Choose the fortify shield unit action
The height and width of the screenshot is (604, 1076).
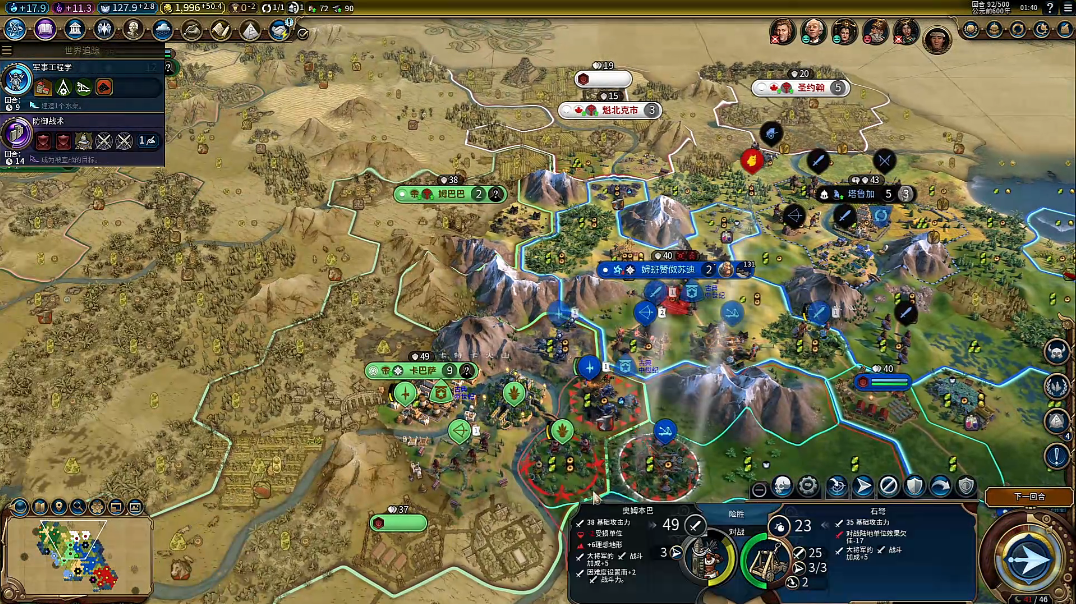tap(914, 487)
